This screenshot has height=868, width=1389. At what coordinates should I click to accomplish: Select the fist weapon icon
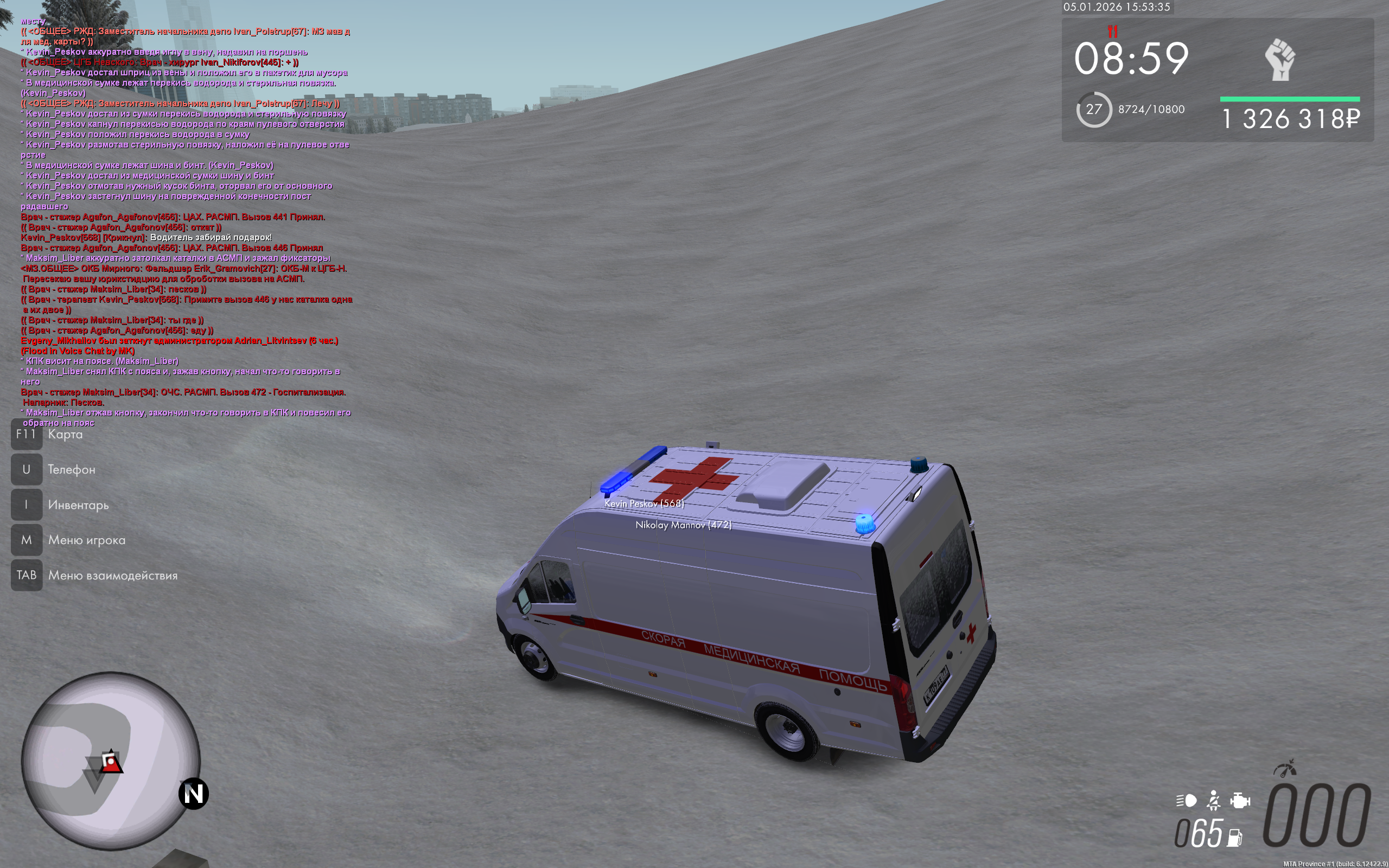[1280, 60]
